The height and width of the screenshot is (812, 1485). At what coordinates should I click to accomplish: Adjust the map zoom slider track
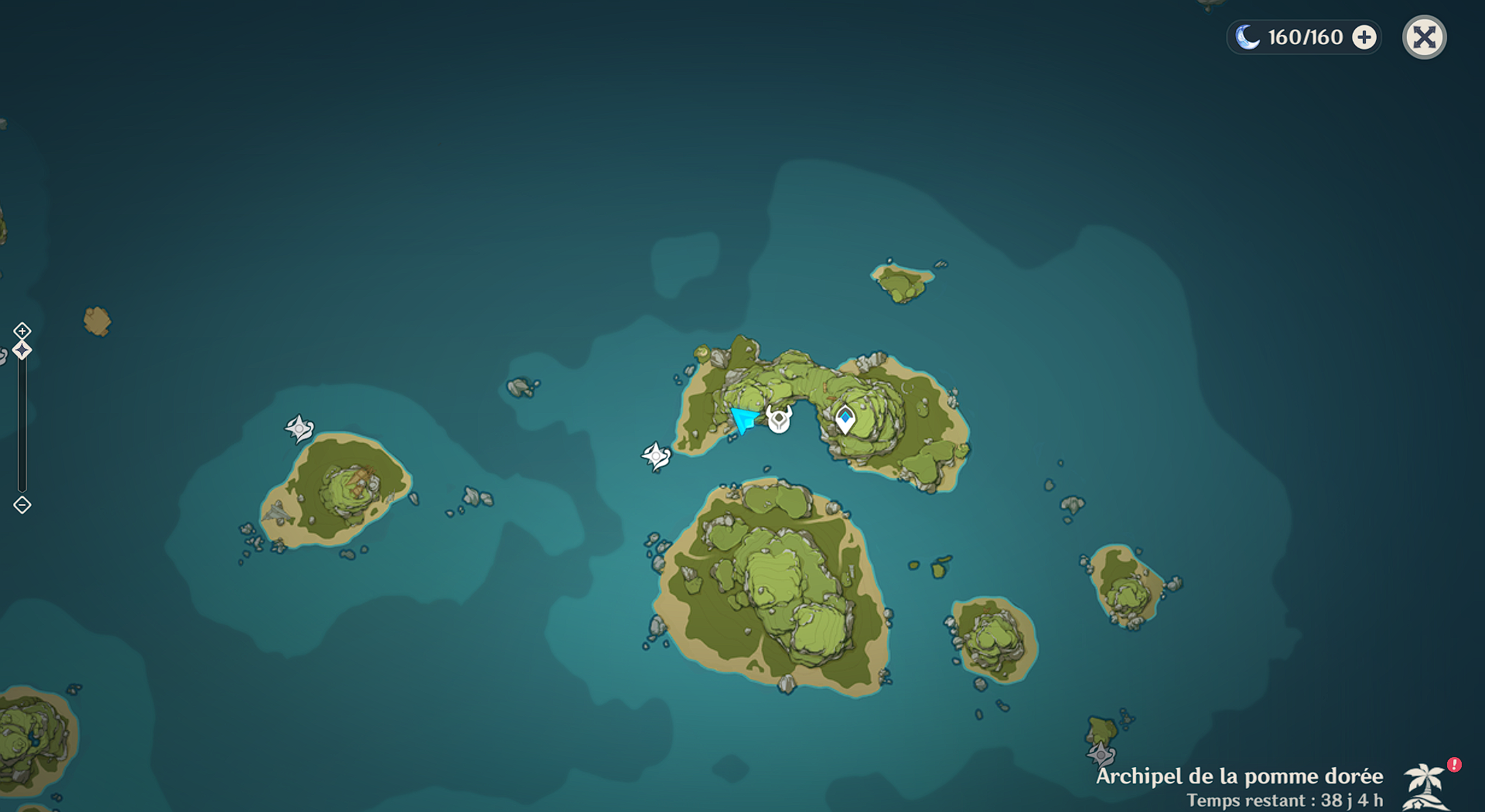click(x=21, y=425)
